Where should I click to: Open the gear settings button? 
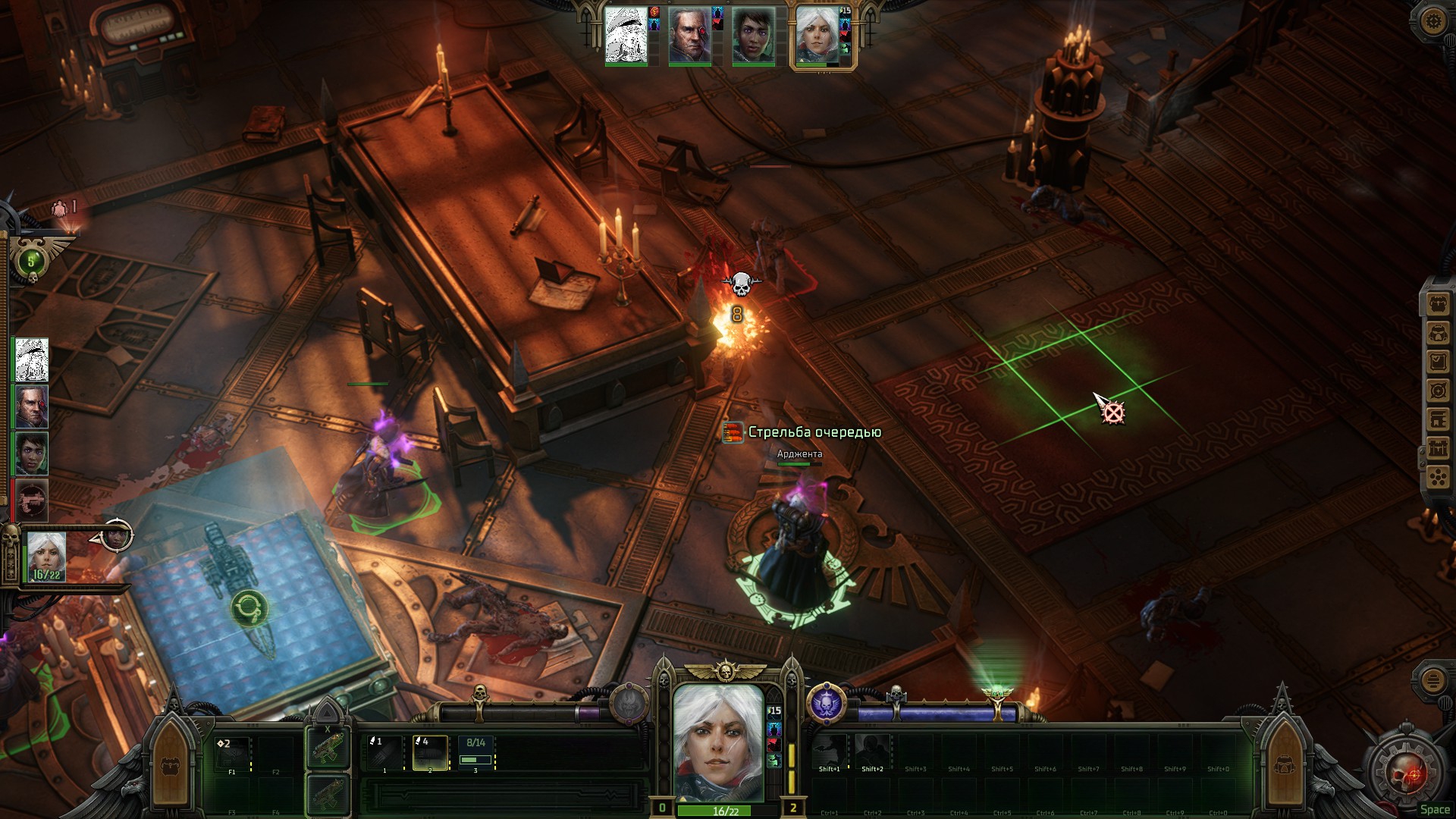(1433, 21)
